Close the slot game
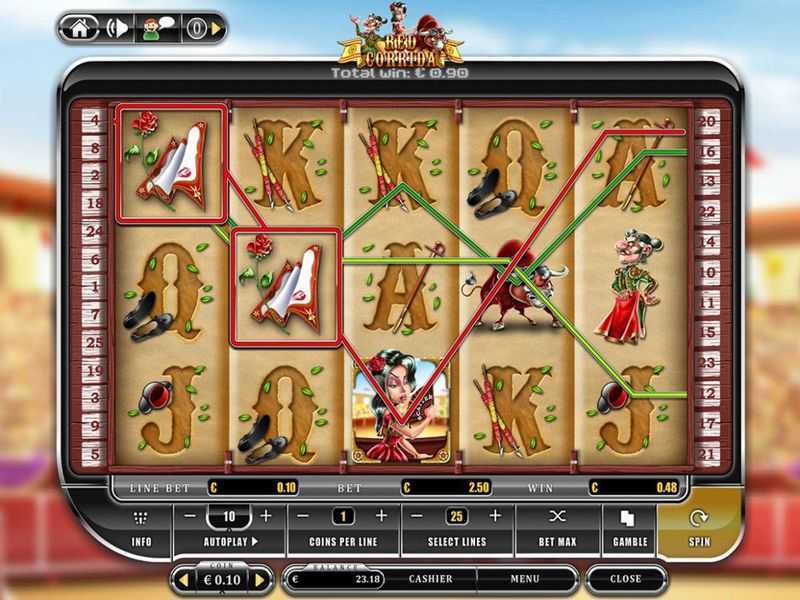Viewport: 800px width, 600px height. coord(626,578)
